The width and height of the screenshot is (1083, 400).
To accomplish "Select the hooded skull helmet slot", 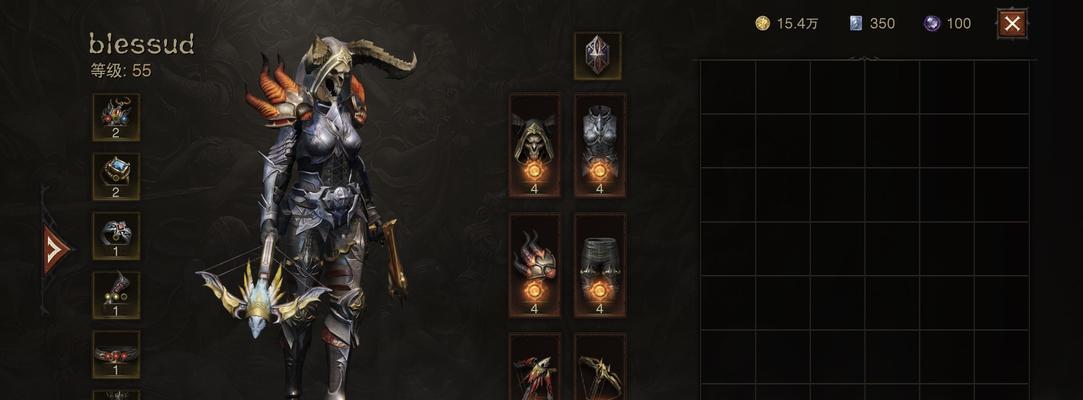I will tap(534, 144).
